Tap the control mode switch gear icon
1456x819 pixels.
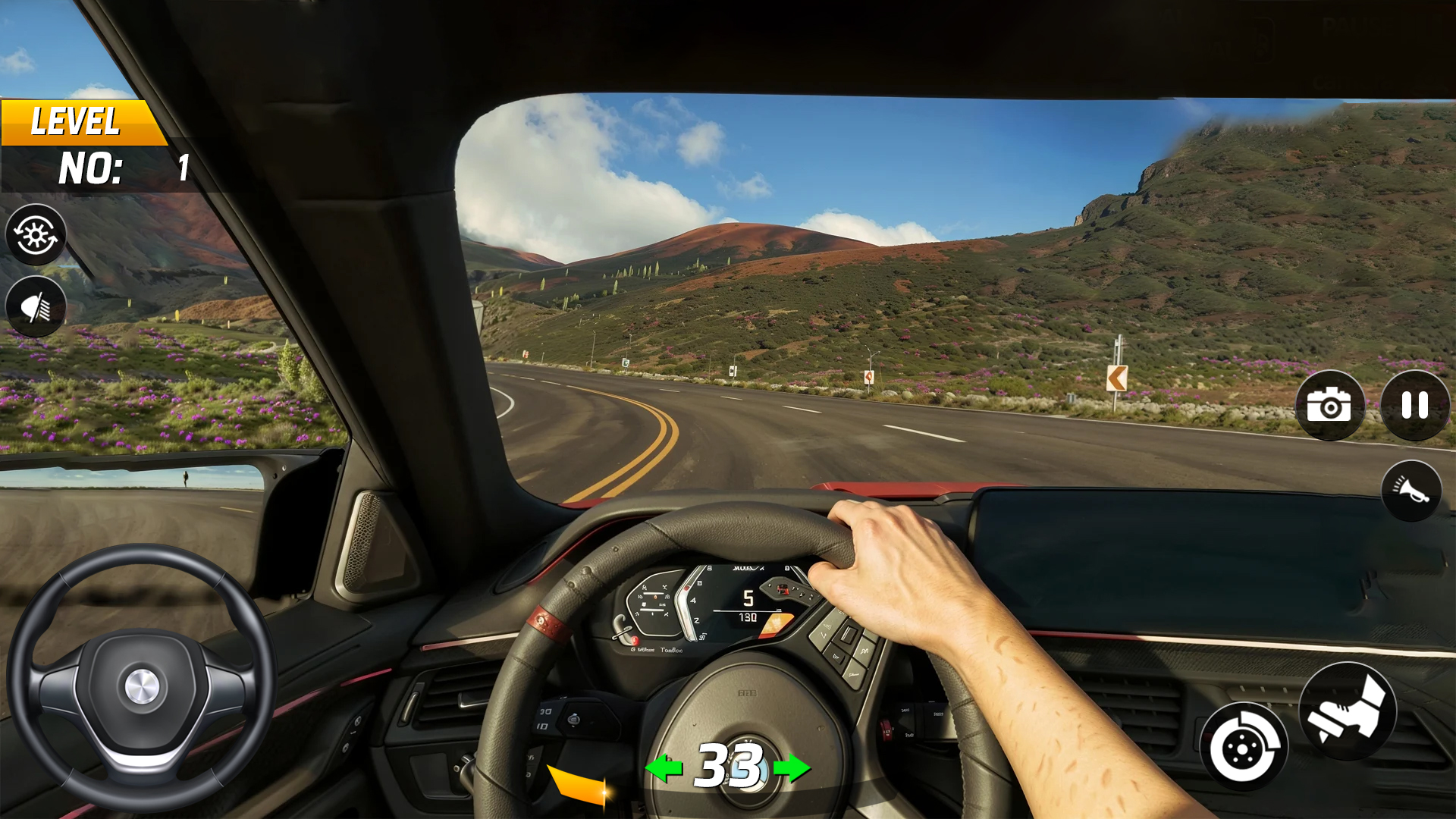tap(36, 235)
